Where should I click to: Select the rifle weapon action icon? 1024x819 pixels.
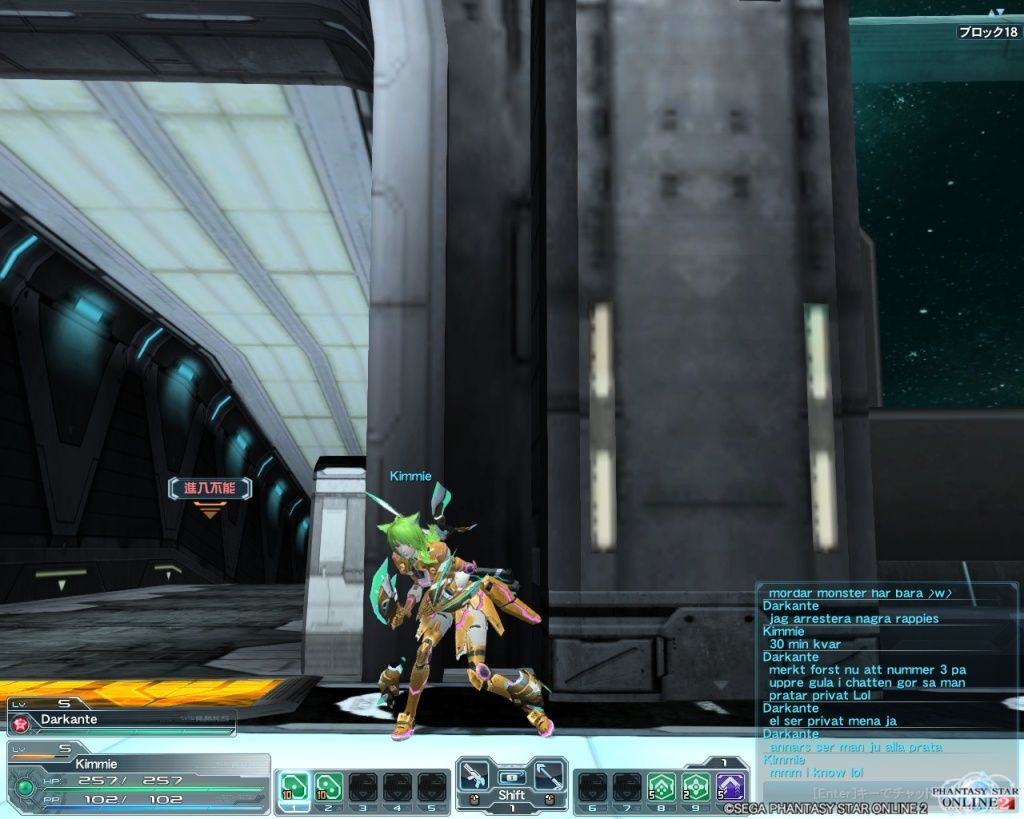(476, 777)
